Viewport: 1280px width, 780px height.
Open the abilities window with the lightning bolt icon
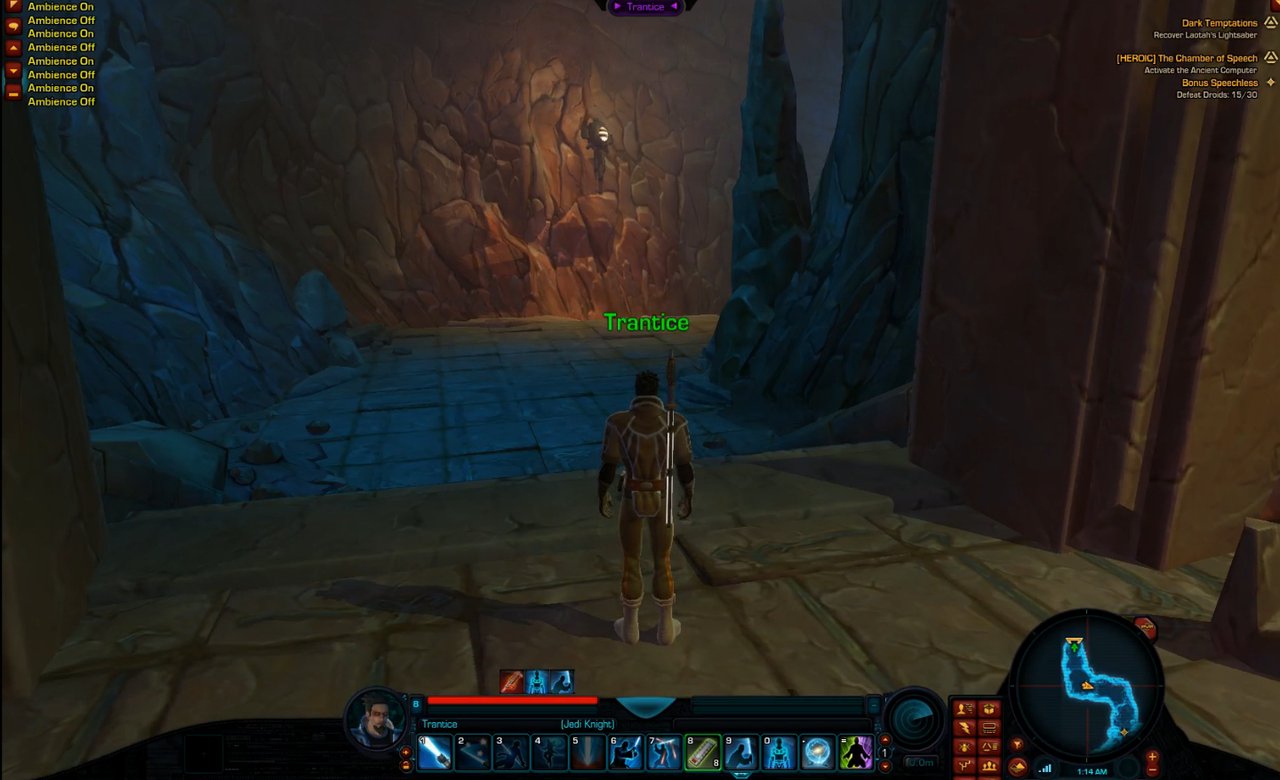pos(964,728)
